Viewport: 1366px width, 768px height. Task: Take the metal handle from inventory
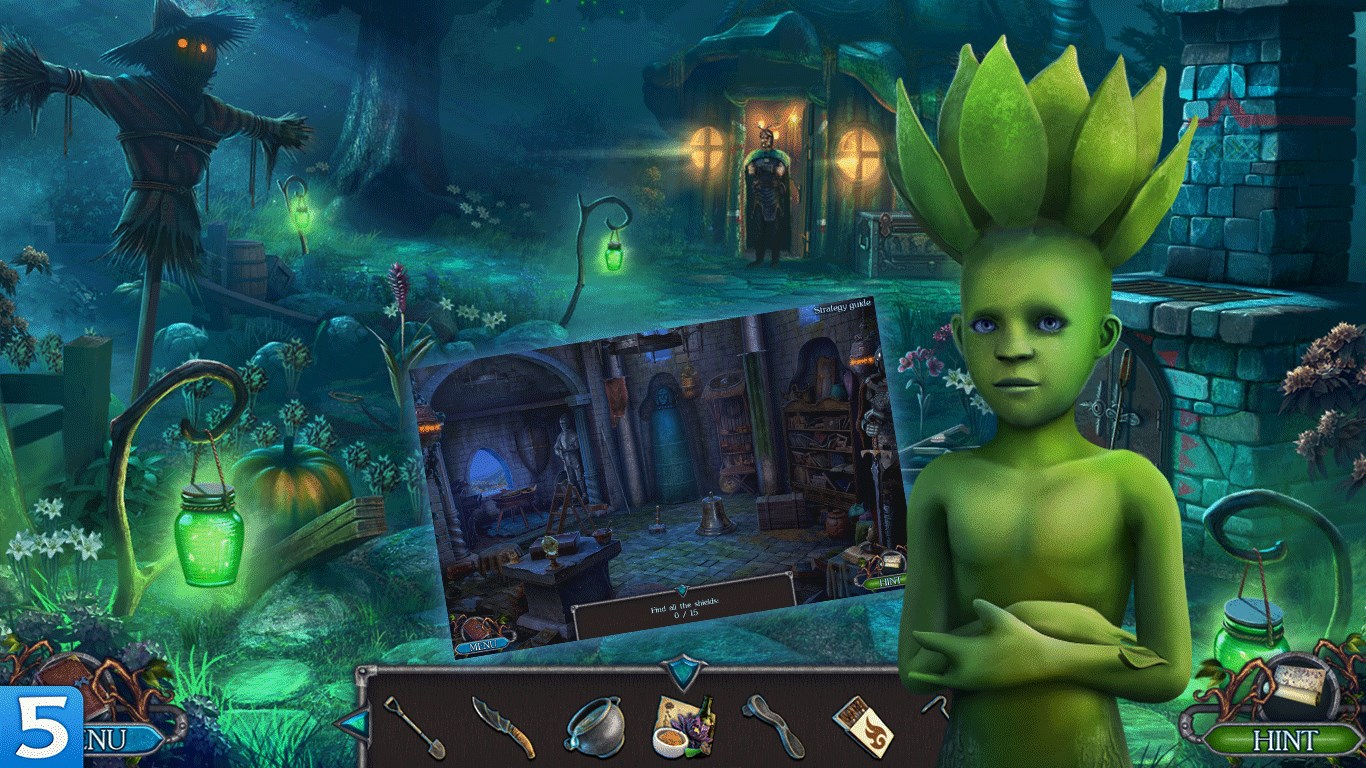tap(773, 726)
